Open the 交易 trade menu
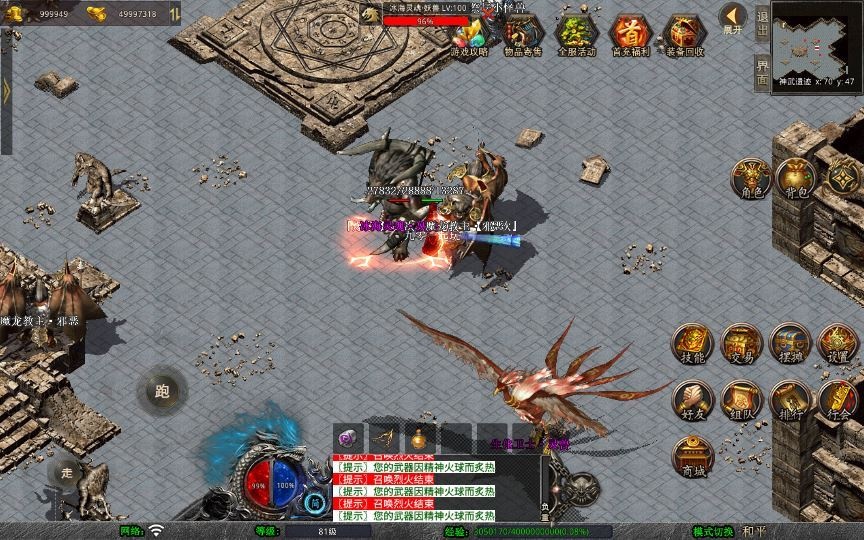 (741, 344)
